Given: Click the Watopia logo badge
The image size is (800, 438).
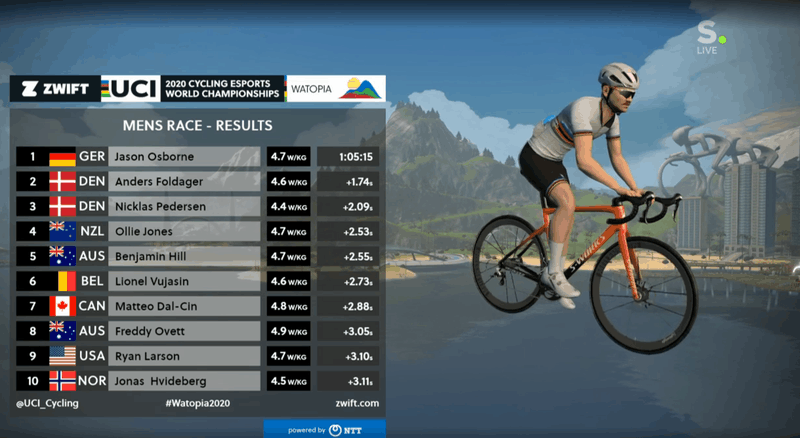Looking at the screenshot, I should coord(335,88).
